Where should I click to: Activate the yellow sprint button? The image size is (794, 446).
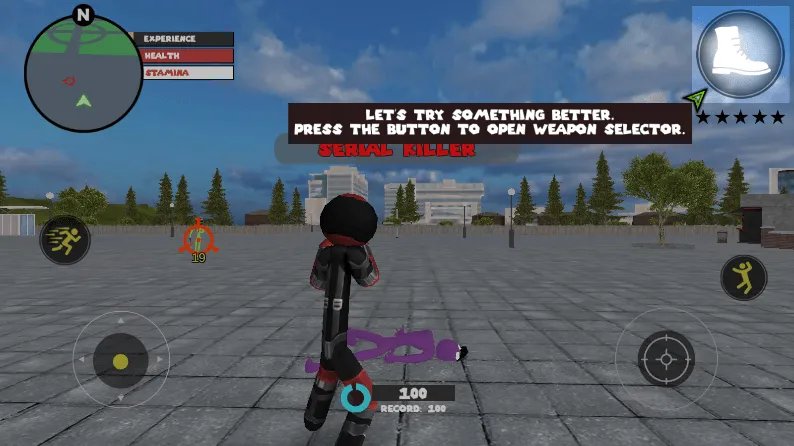tap(65, 240)
